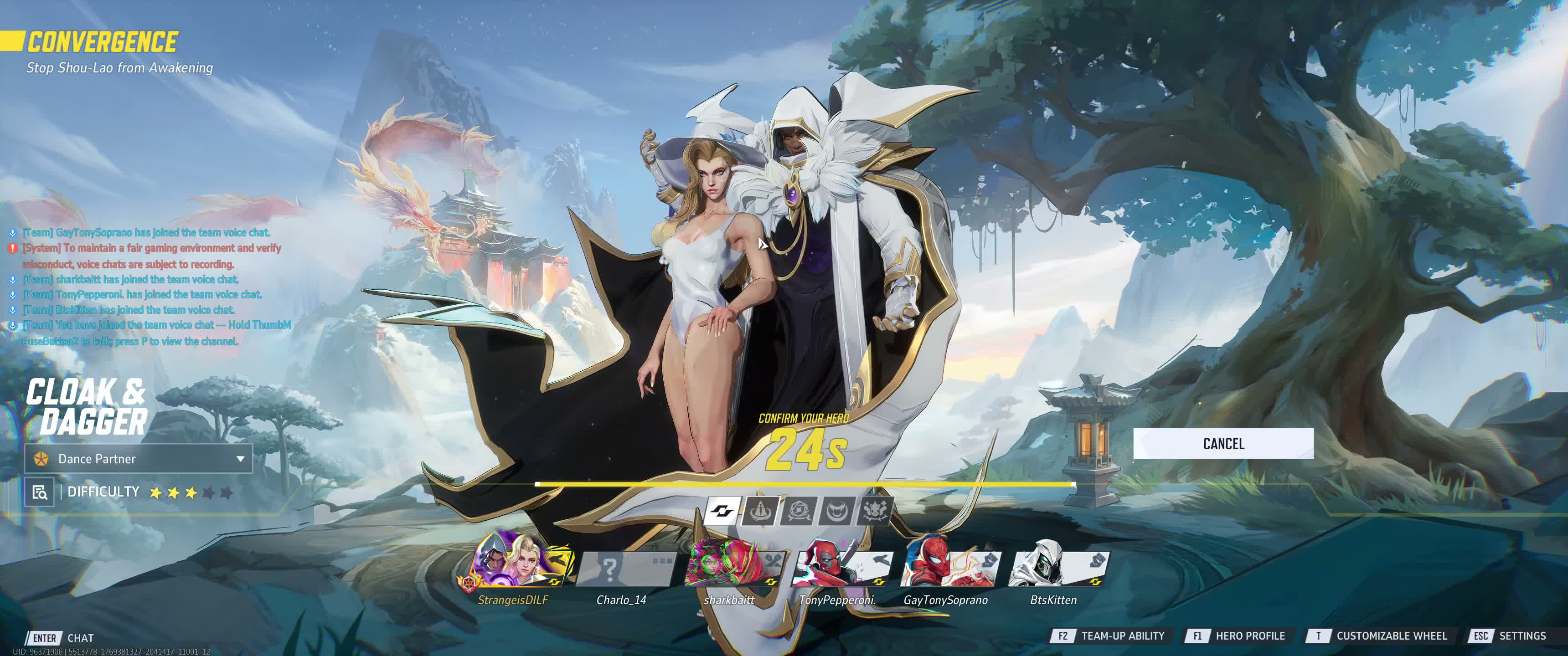Image resolution: width=1568 pixels, height=656 pixels.
Task: Choose the star emblem team-up icon
Action: (x=799, y=510)
